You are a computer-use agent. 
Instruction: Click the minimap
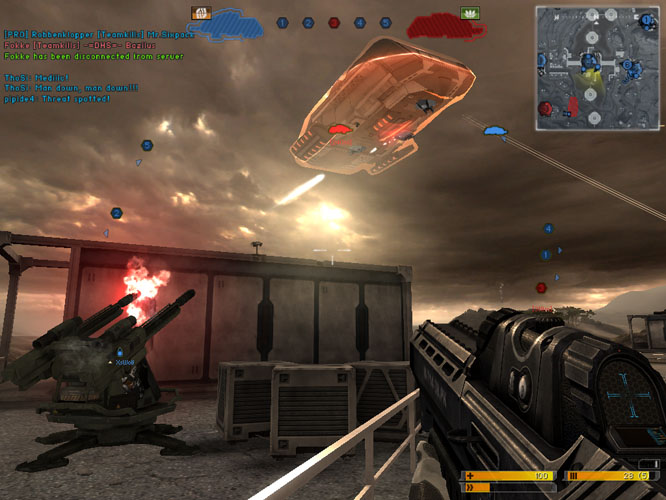(x=596, y=68)
